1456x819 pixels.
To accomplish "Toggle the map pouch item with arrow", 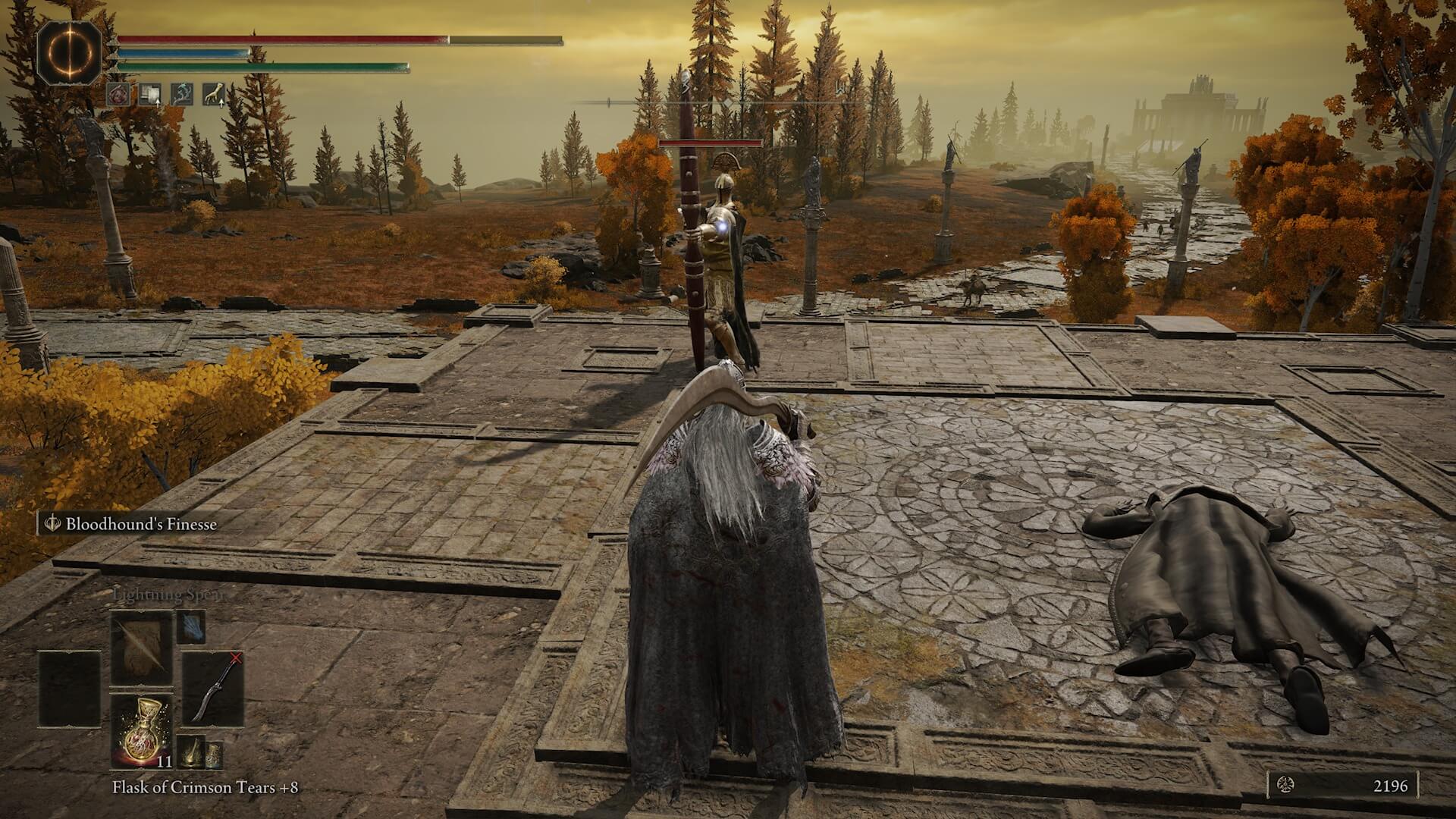I will tap(149, 95).
